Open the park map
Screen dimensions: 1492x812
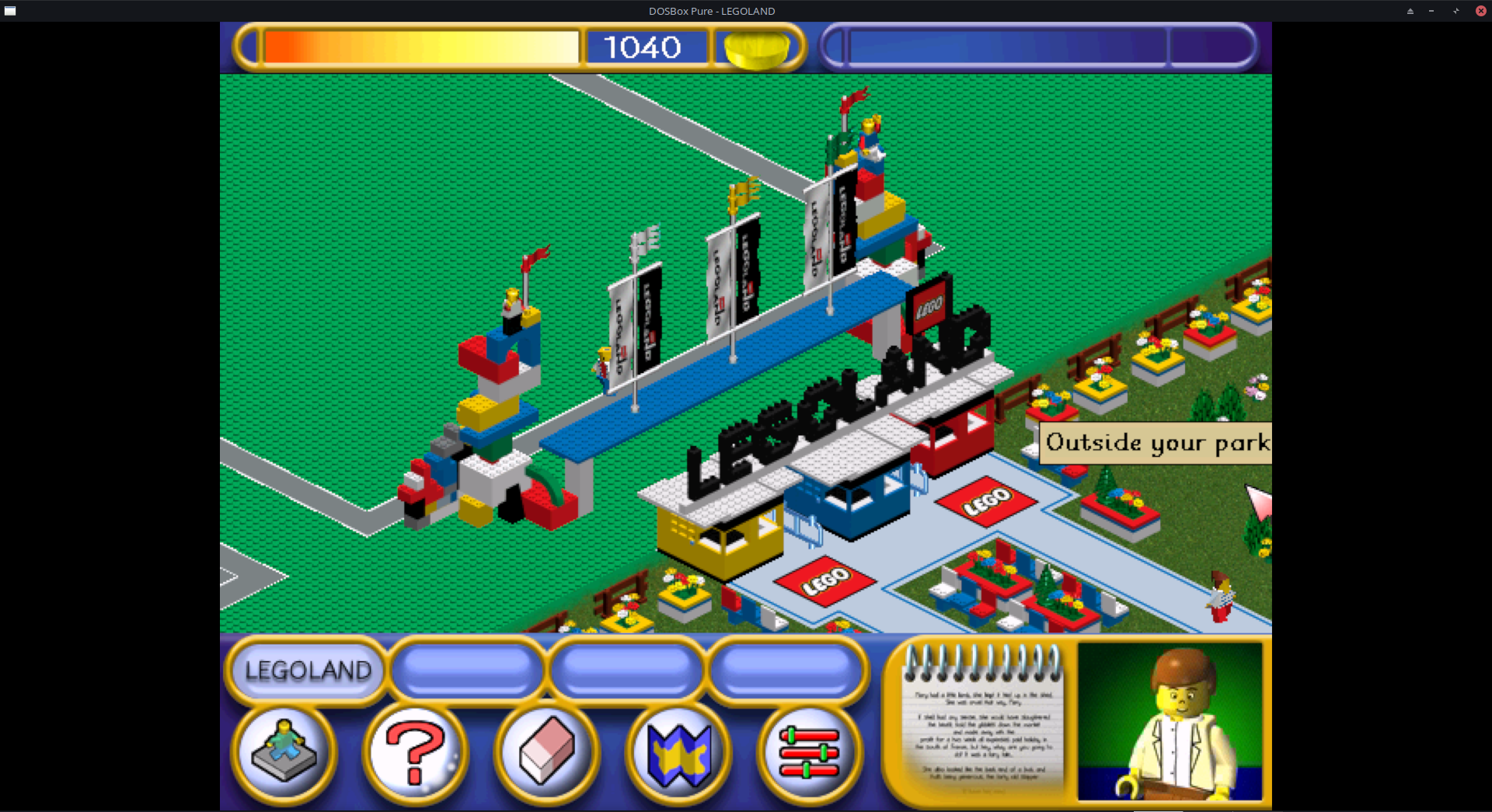(679, 752)
